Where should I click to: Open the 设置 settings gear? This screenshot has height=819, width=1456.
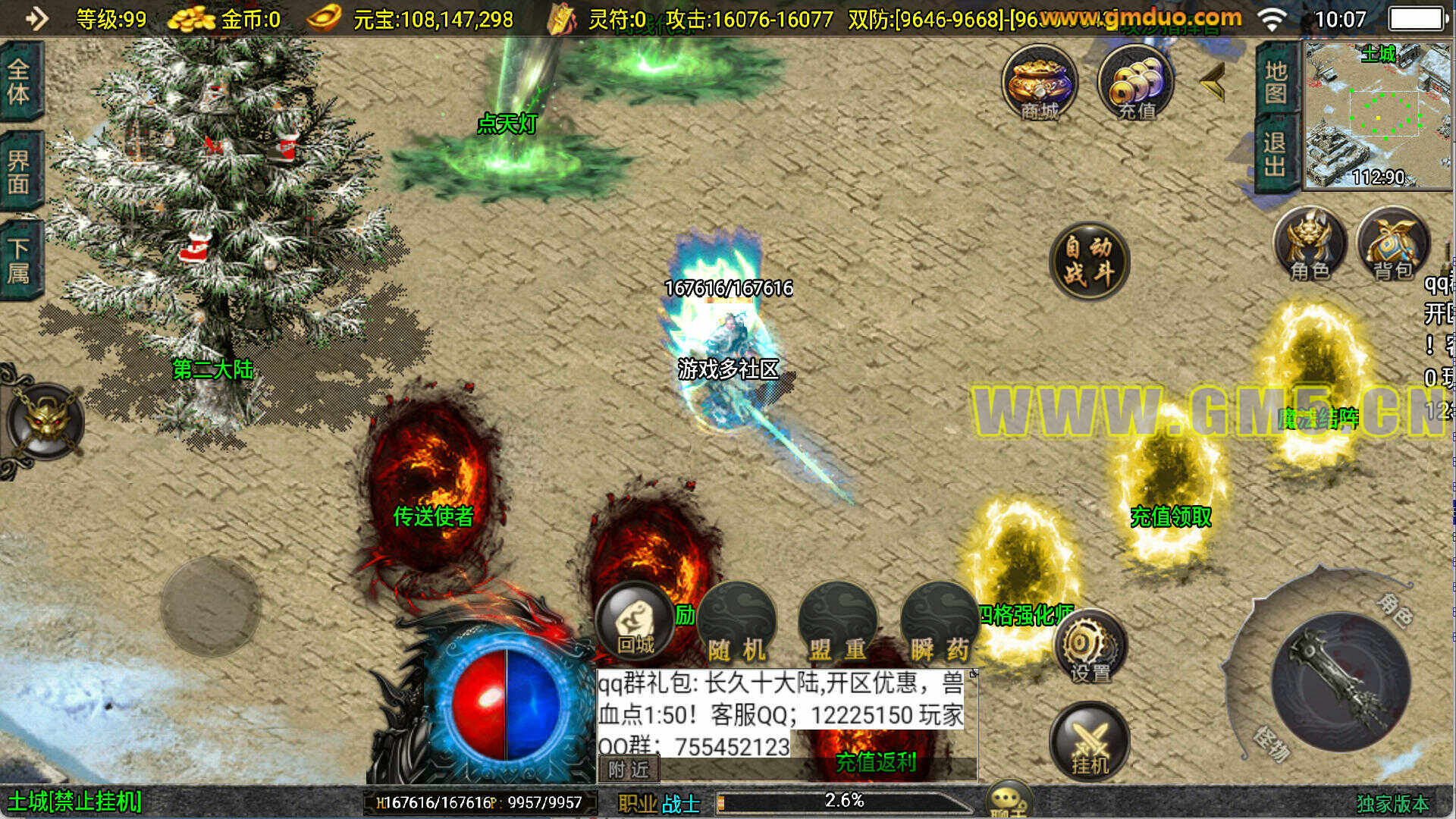point(1090,648)
